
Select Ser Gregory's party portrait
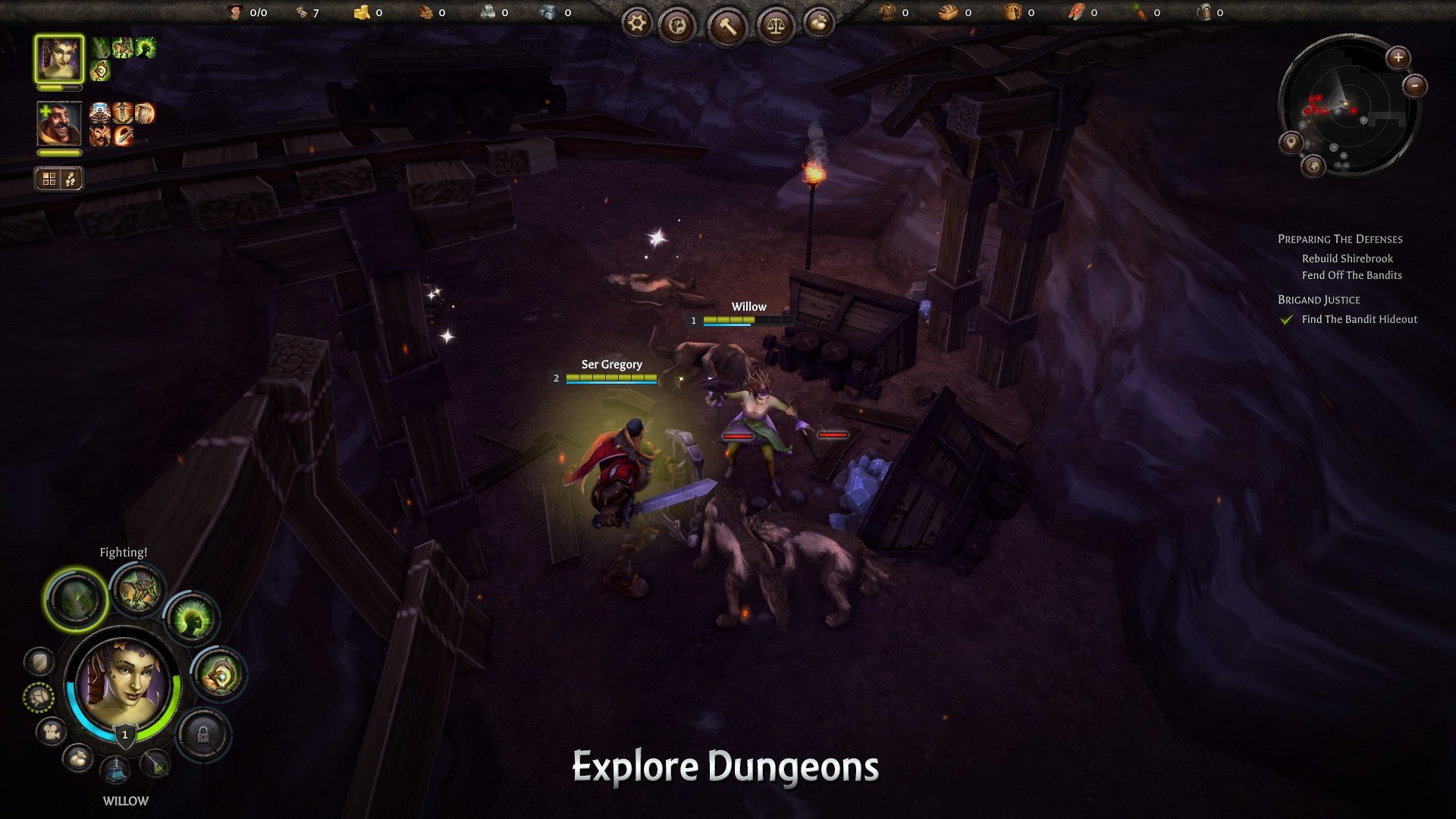[x=59, y=124]
